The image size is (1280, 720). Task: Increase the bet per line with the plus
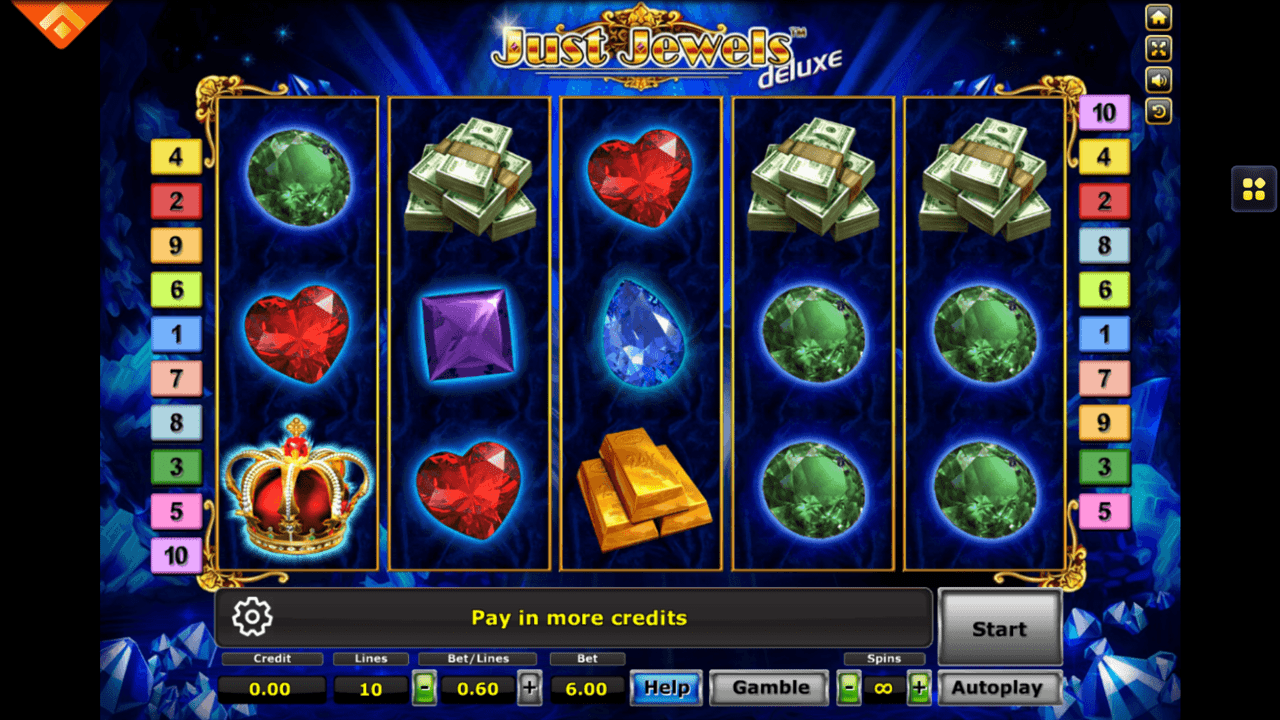pos(530,688)
